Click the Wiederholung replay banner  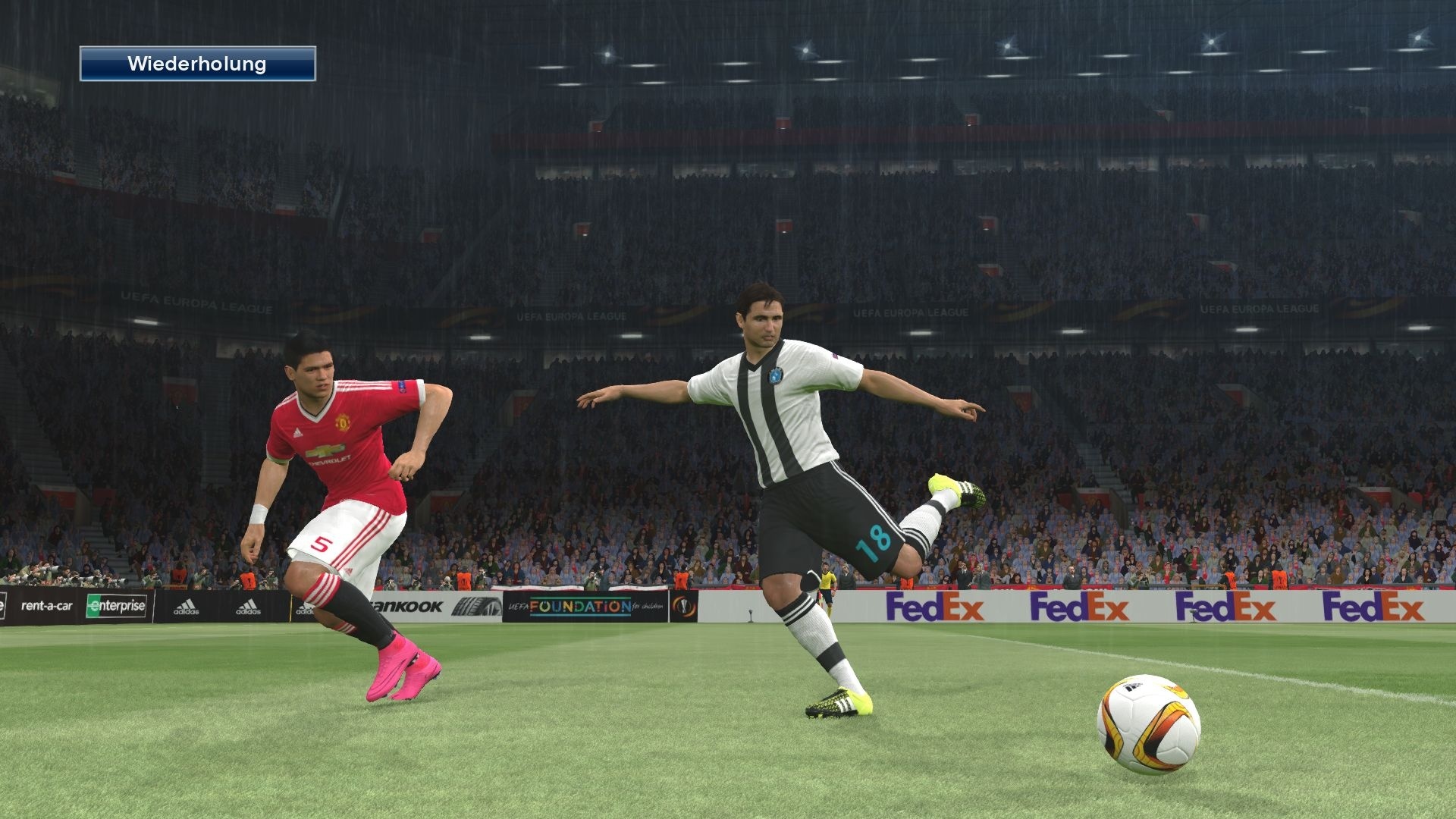[199, 64]
